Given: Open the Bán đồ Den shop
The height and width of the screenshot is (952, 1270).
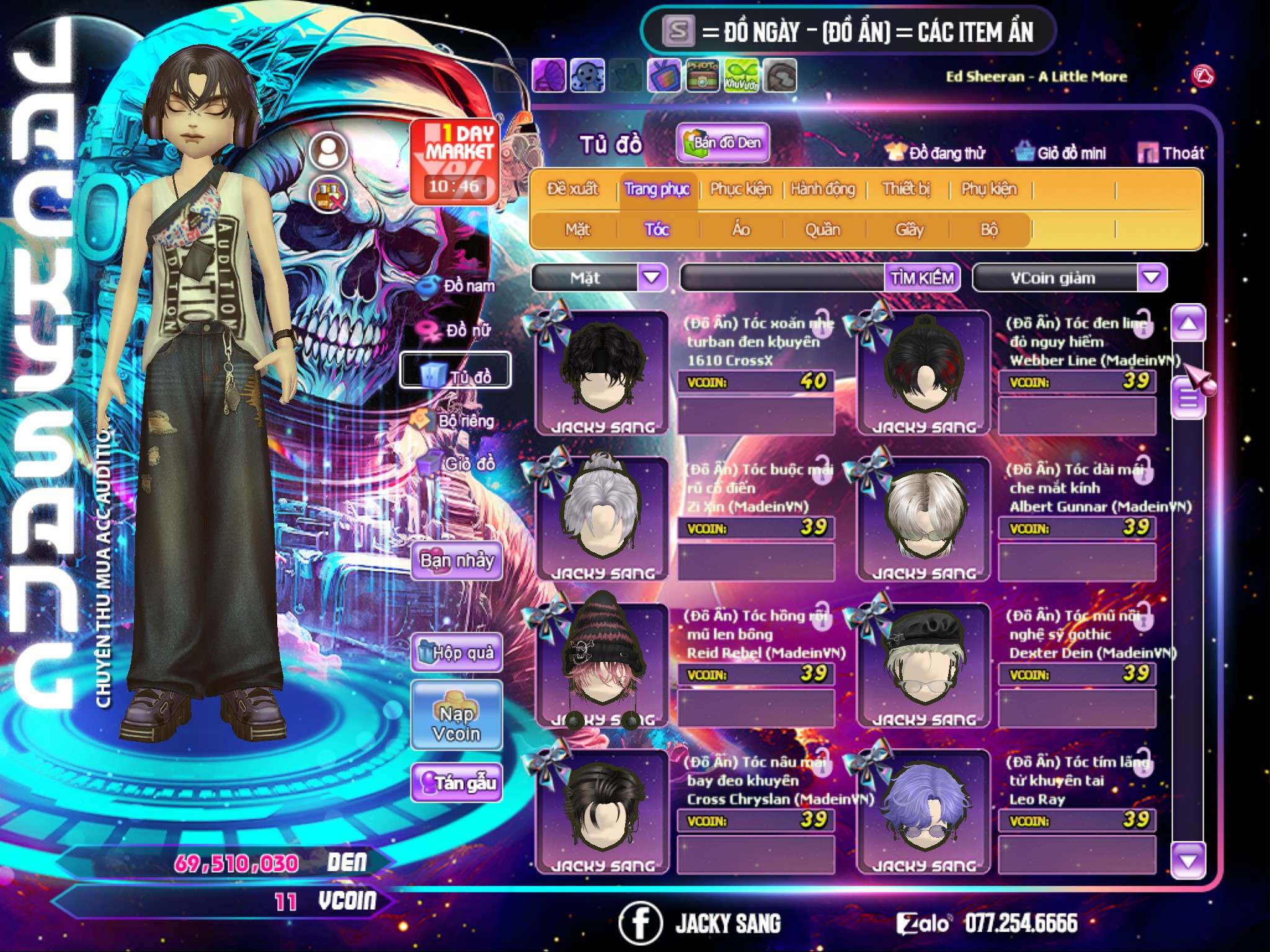Looking at the screenshot, I should (723, 143).
